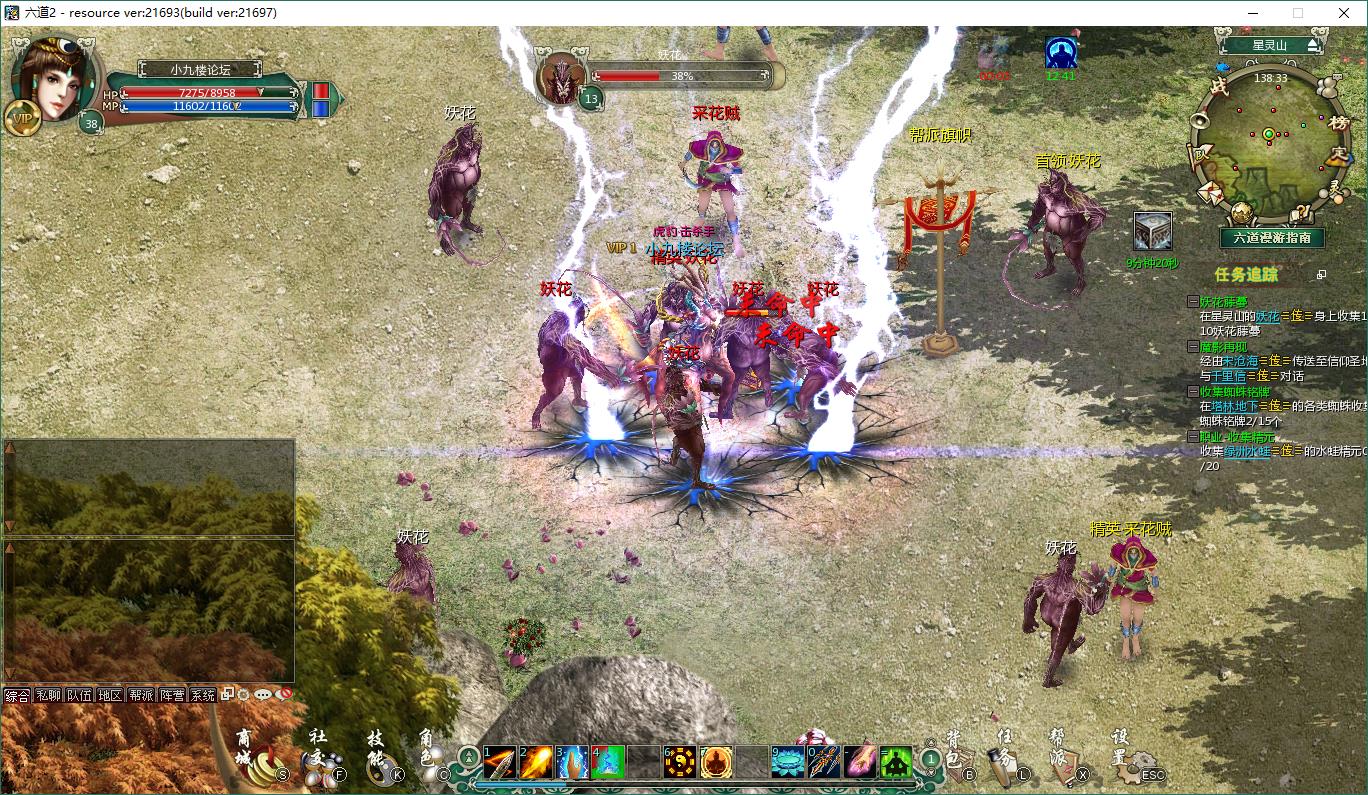The image size is (1368, 795).
Task: Cast the skill in hotbar slot 1
Action: point(499,762)
